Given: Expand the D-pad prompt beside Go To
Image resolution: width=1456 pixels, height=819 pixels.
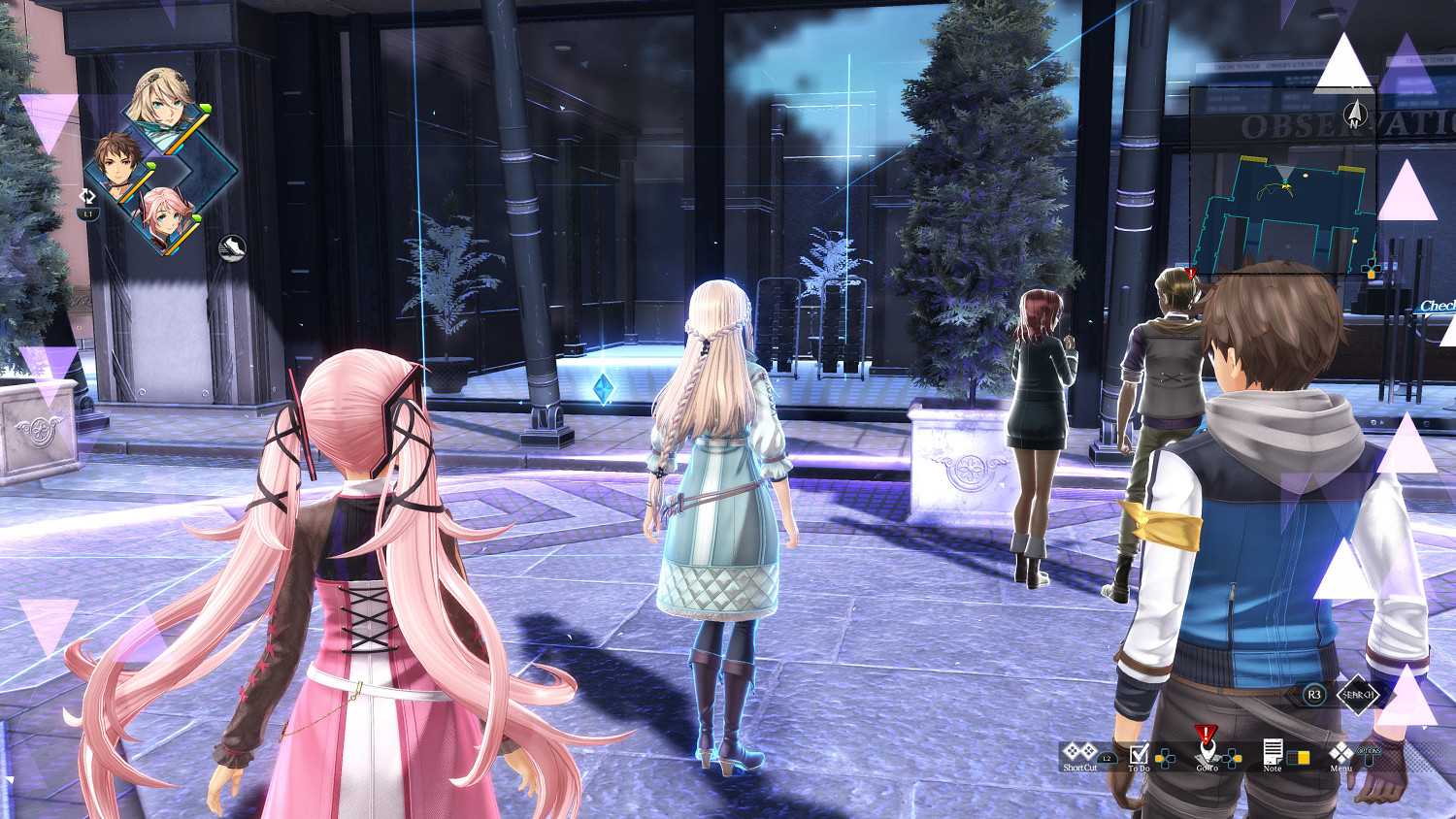Looking at the screenshot, I should (1232, 758).
